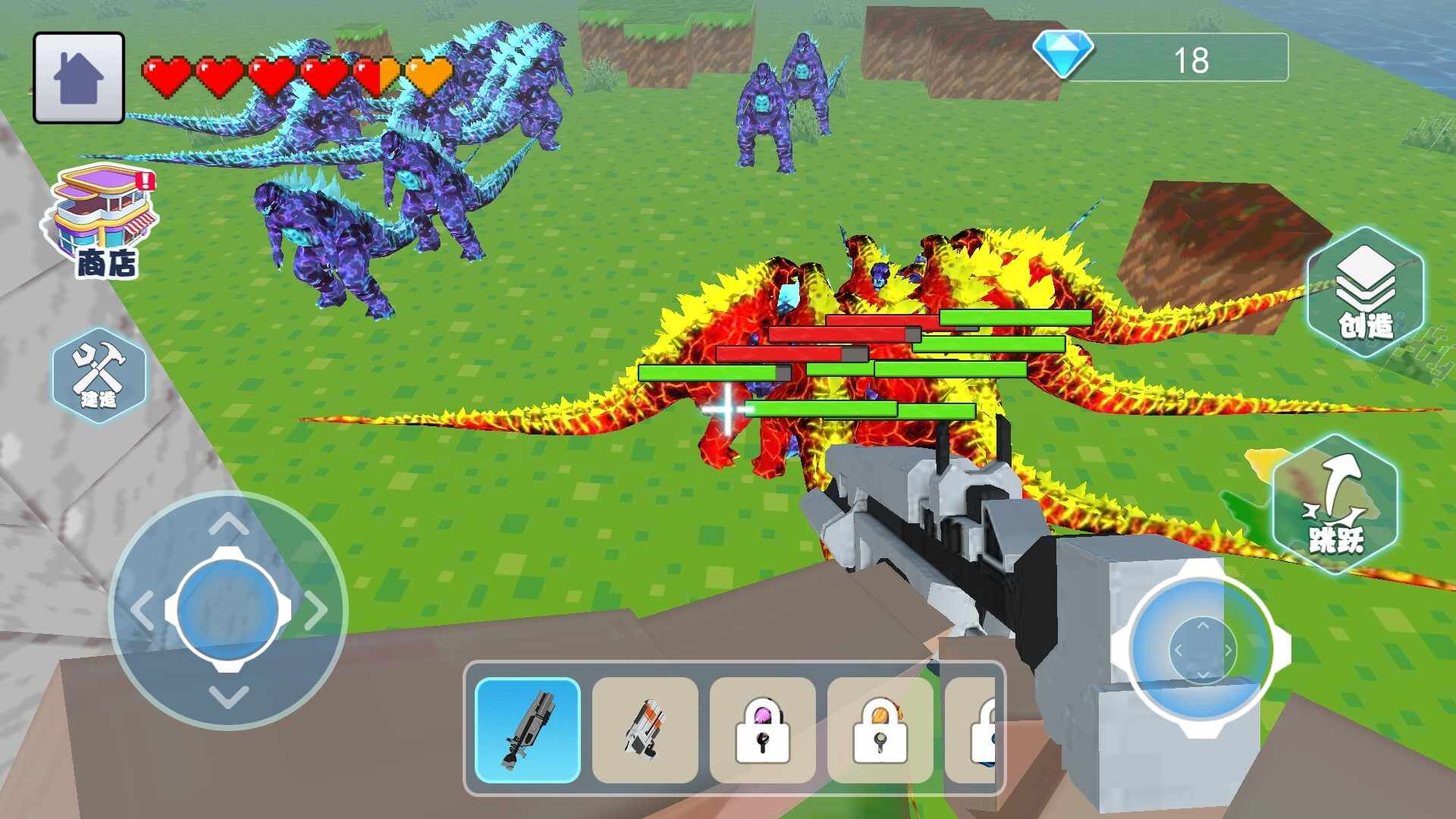Click the locked purple item slot

762,730
